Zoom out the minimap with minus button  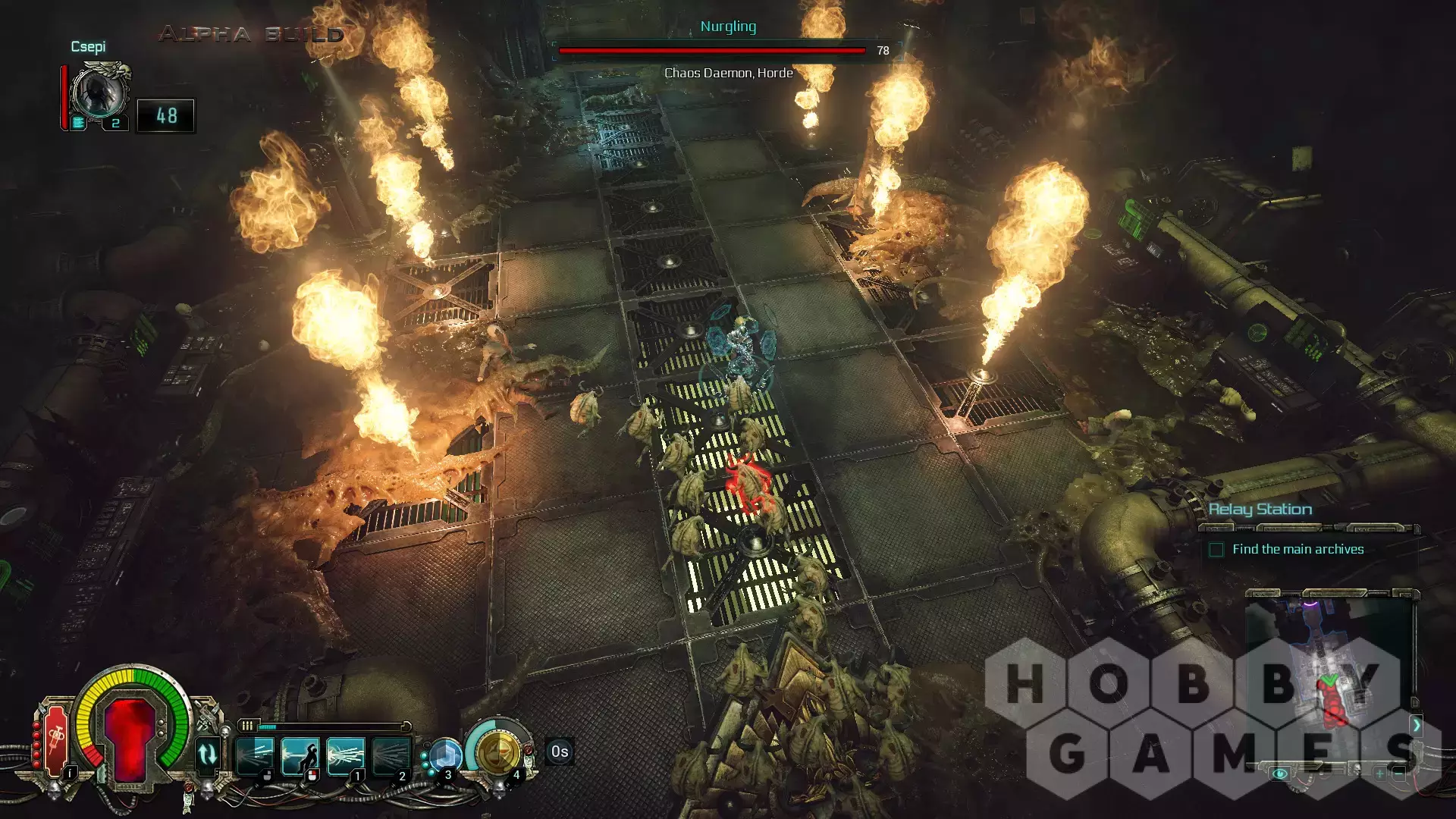point(1399,773)
